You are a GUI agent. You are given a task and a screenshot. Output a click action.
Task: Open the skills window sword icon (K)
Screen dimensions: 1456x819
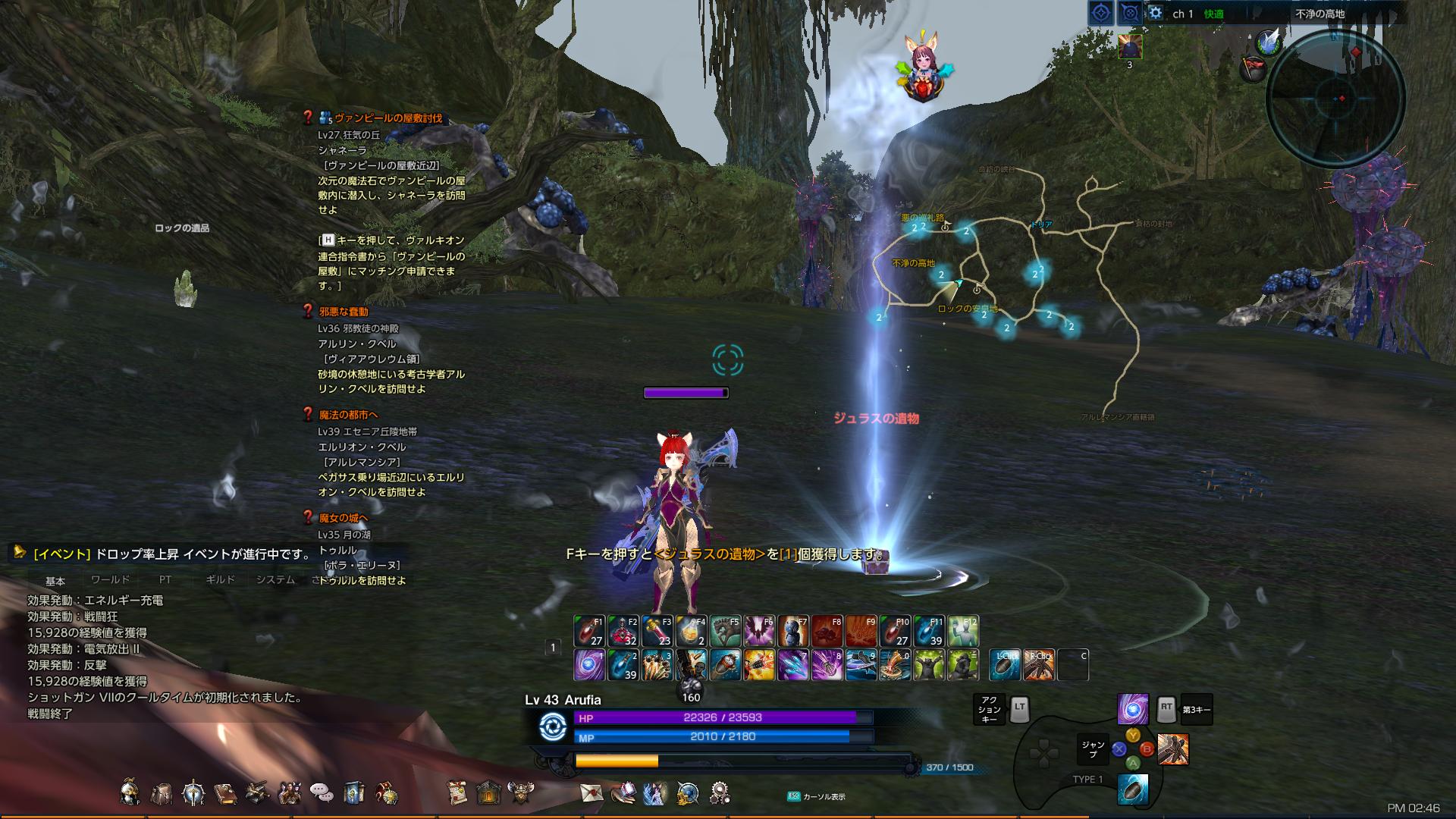[x=194, y=794]
